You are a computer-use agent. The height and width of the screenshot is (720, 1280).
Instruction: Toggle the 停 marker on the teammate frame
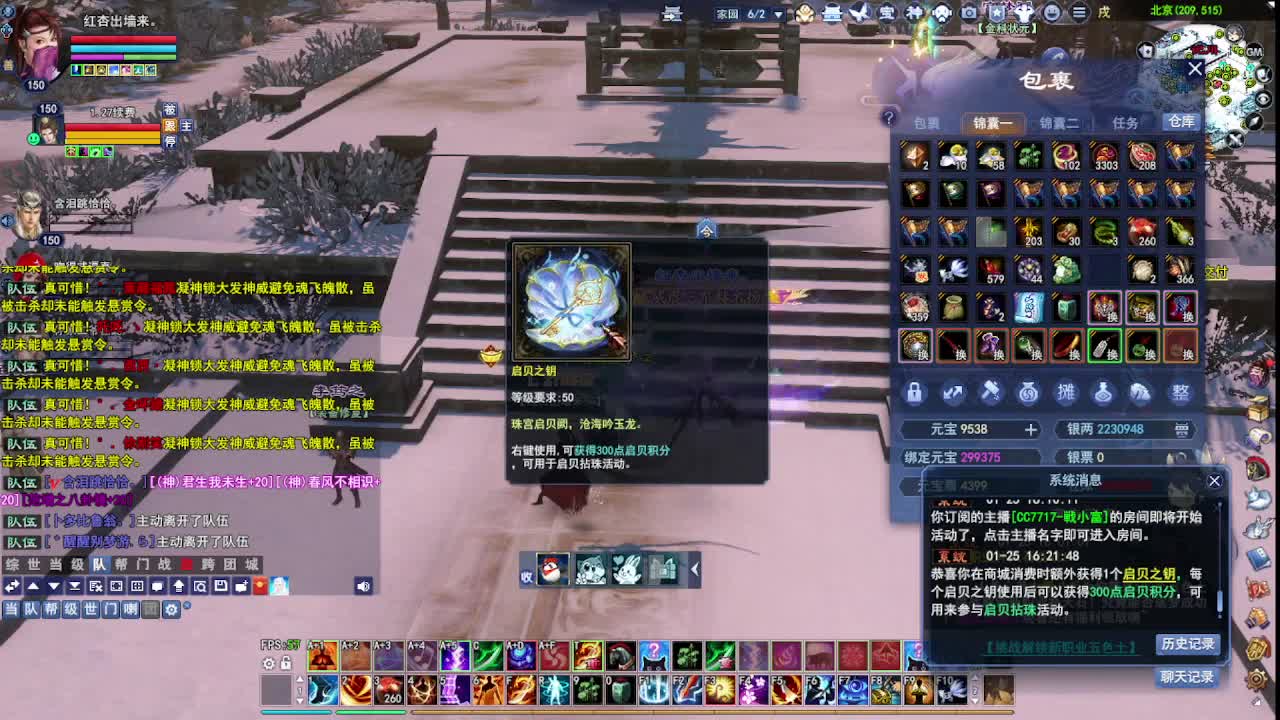(x=171, y=140)
